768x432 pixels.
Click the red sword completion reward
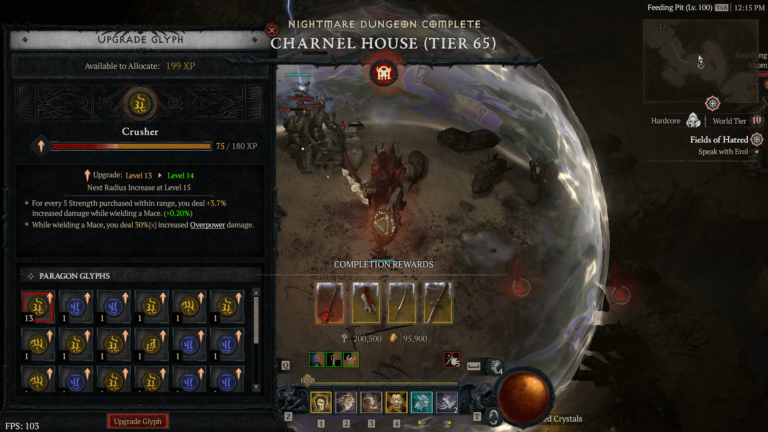click(x=329, y=302)
